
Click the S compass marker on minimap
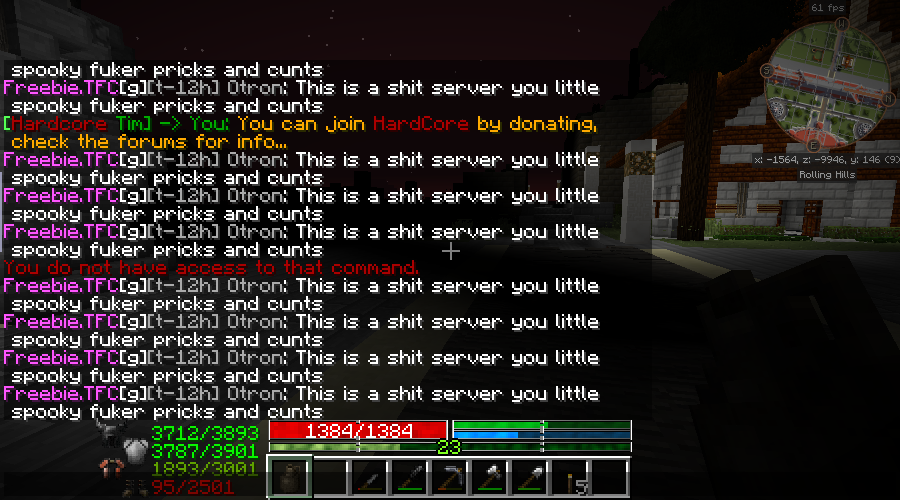[x=766, y=70]
